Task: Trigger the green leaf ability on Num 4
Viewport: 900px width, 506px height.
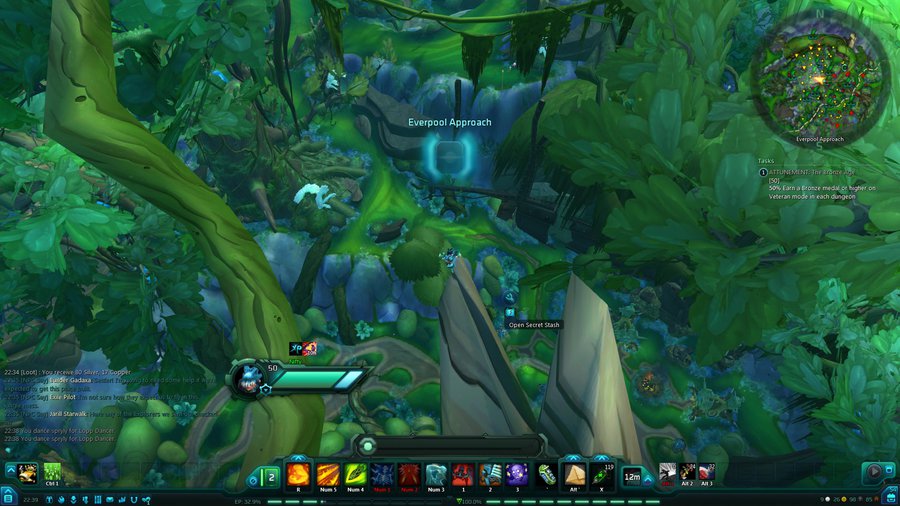Action: [x=355, y=474]
